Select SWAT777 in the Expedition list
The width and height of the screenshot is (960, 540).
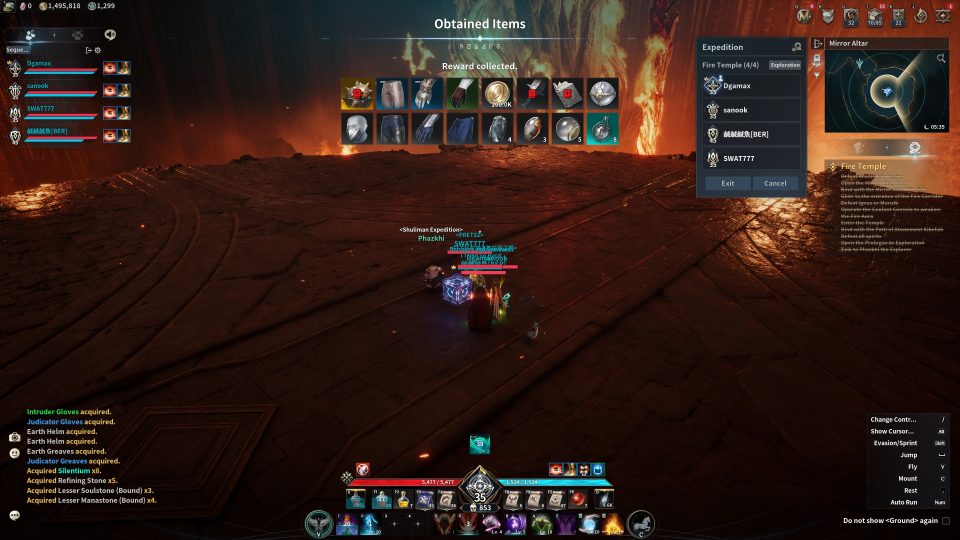(751, 158)
